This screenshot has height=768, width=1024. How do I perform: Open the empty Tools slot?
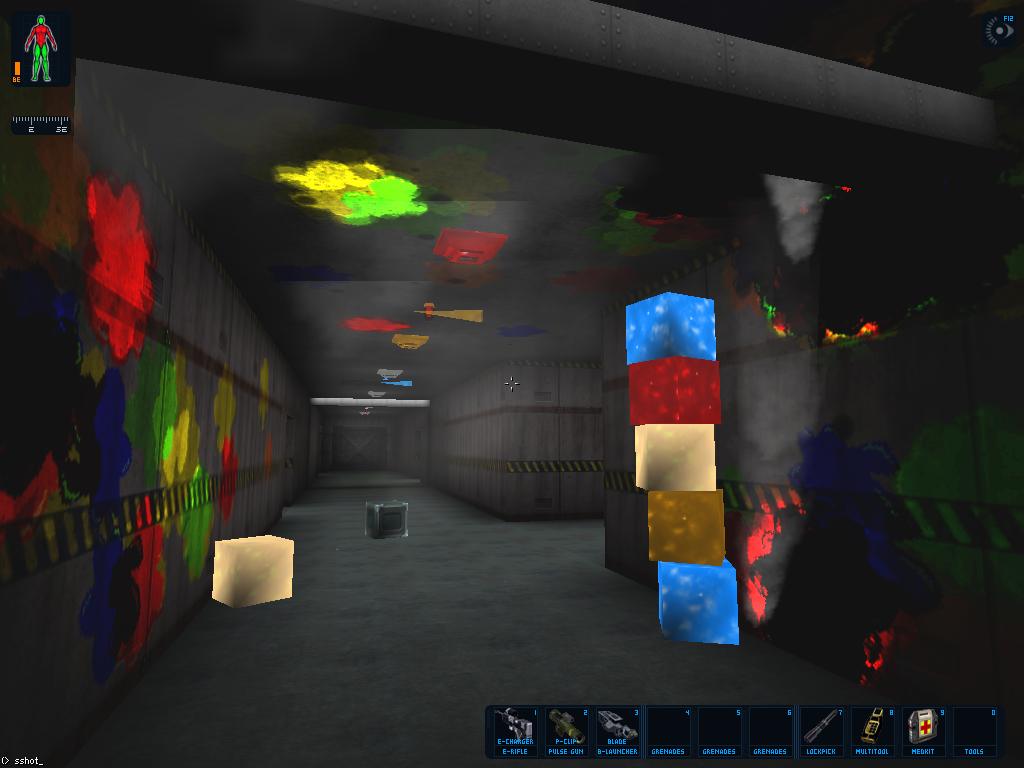click(973, 731)
